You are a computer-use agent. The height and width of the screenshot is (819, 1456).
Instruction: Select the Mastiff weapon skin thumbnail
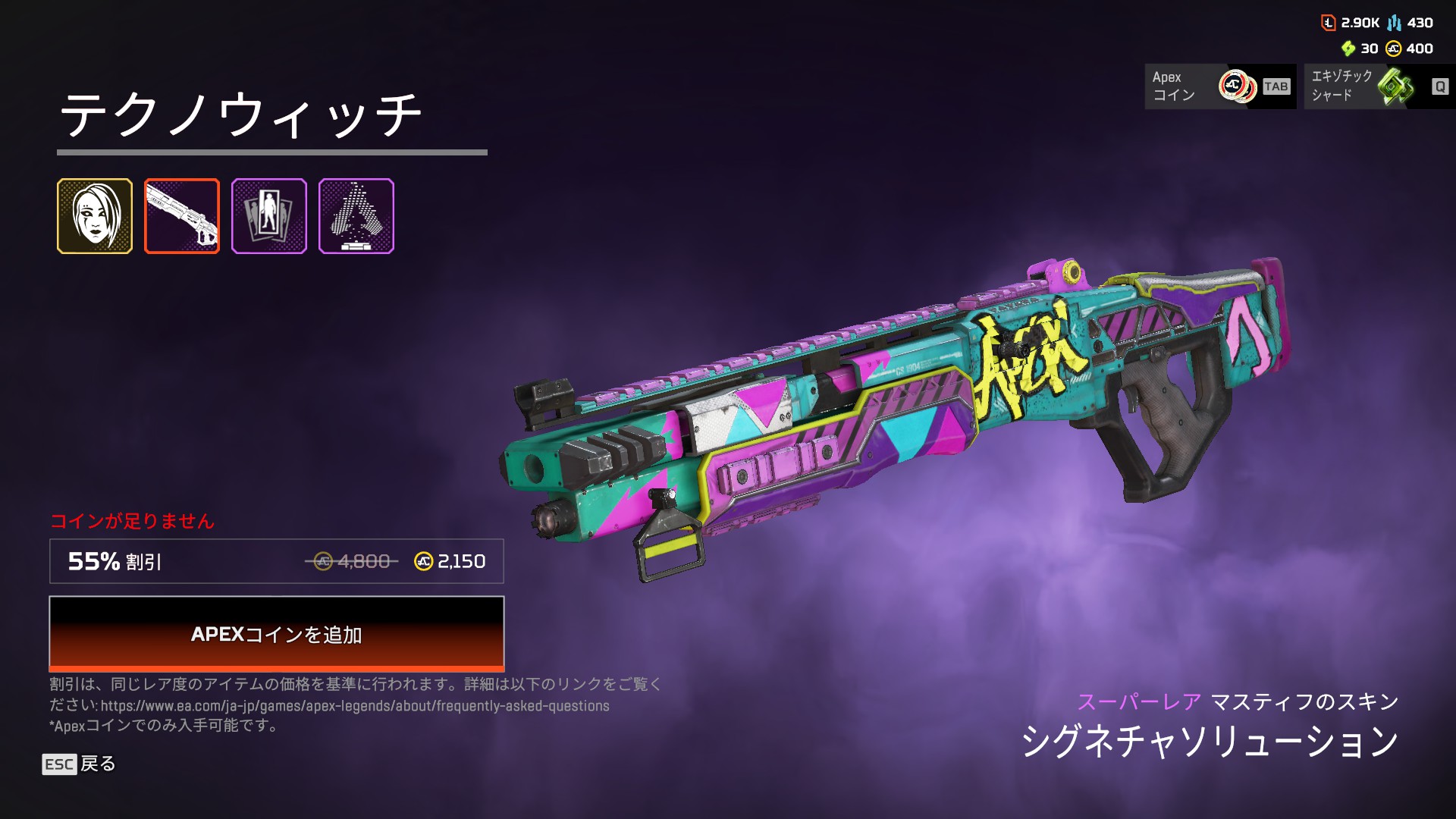[182, 216]
